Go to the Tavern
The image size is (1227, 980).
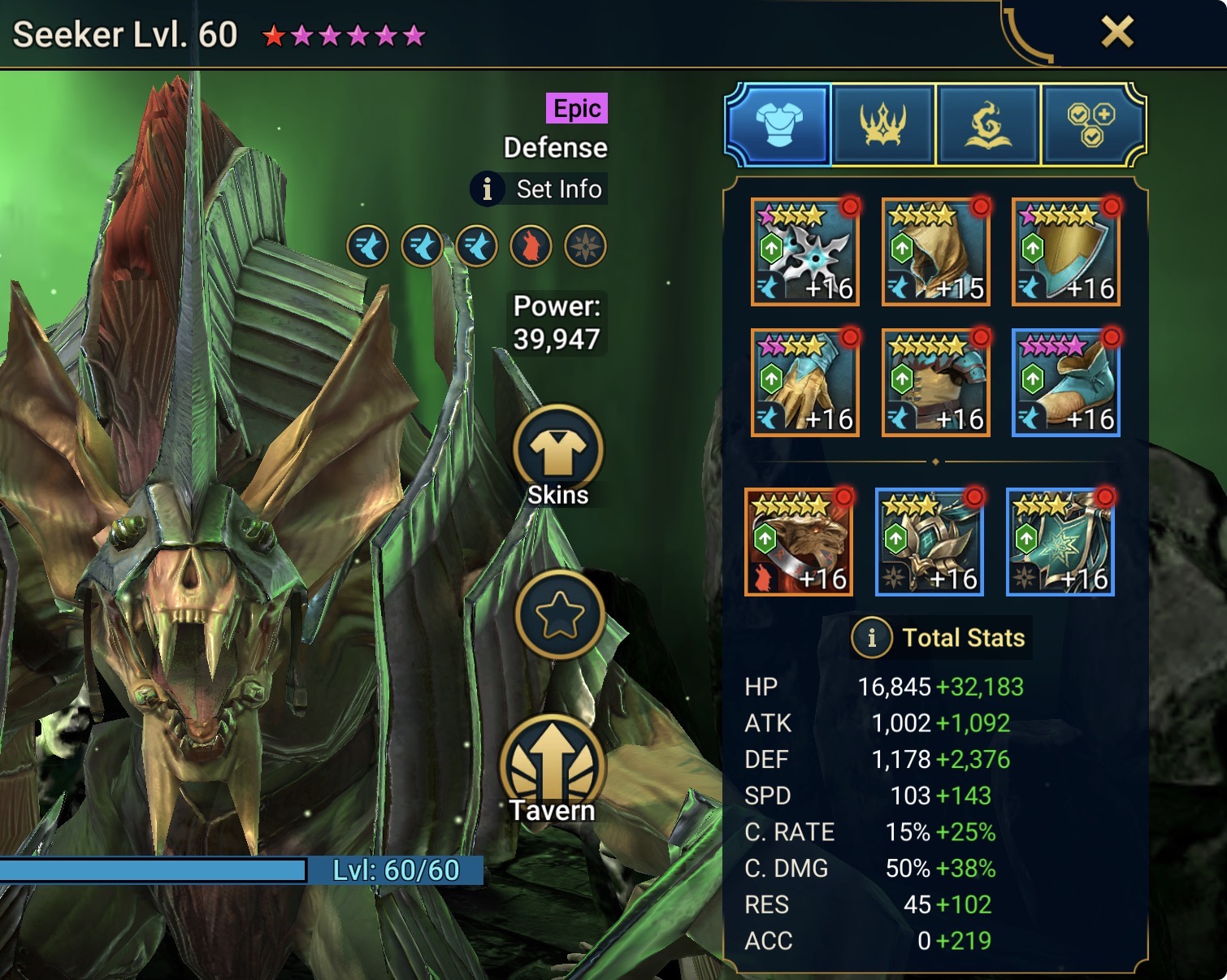pyautogui.click(x=553, y=766)
